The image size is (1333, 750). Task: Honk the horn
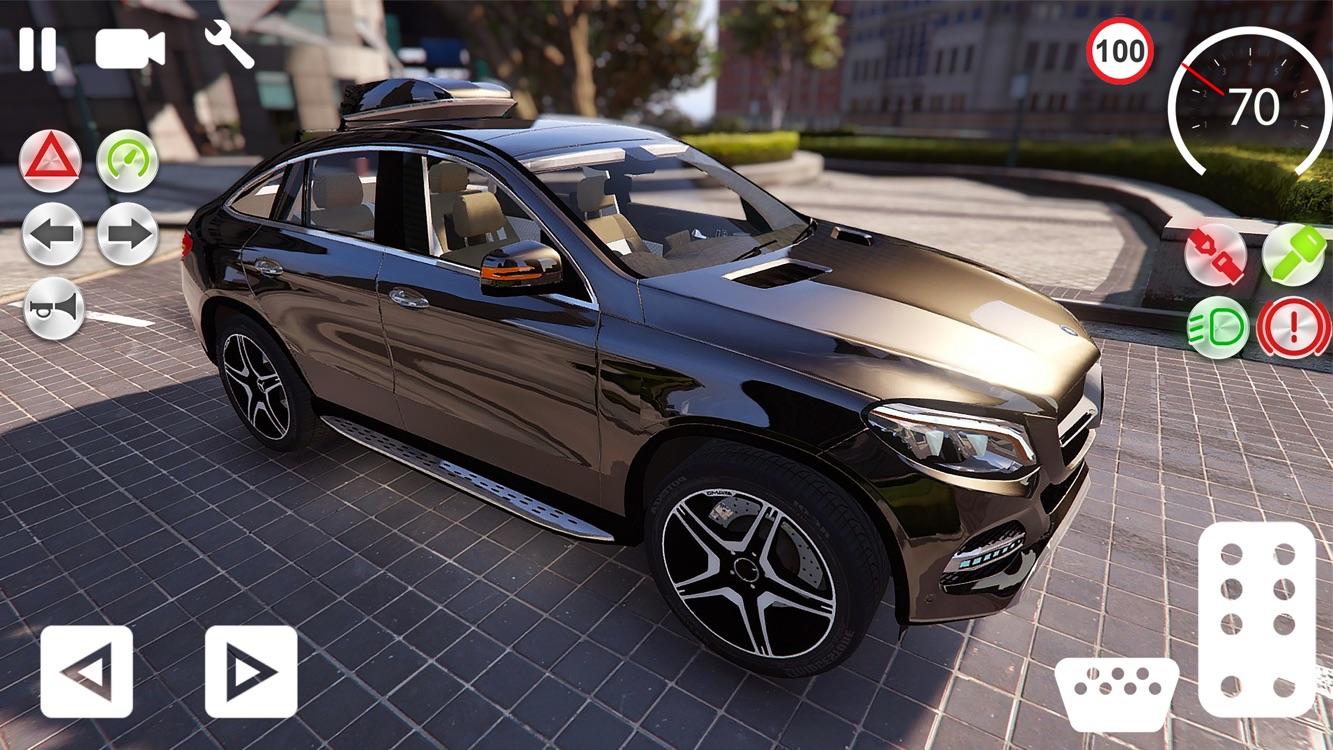coord(55,307)
